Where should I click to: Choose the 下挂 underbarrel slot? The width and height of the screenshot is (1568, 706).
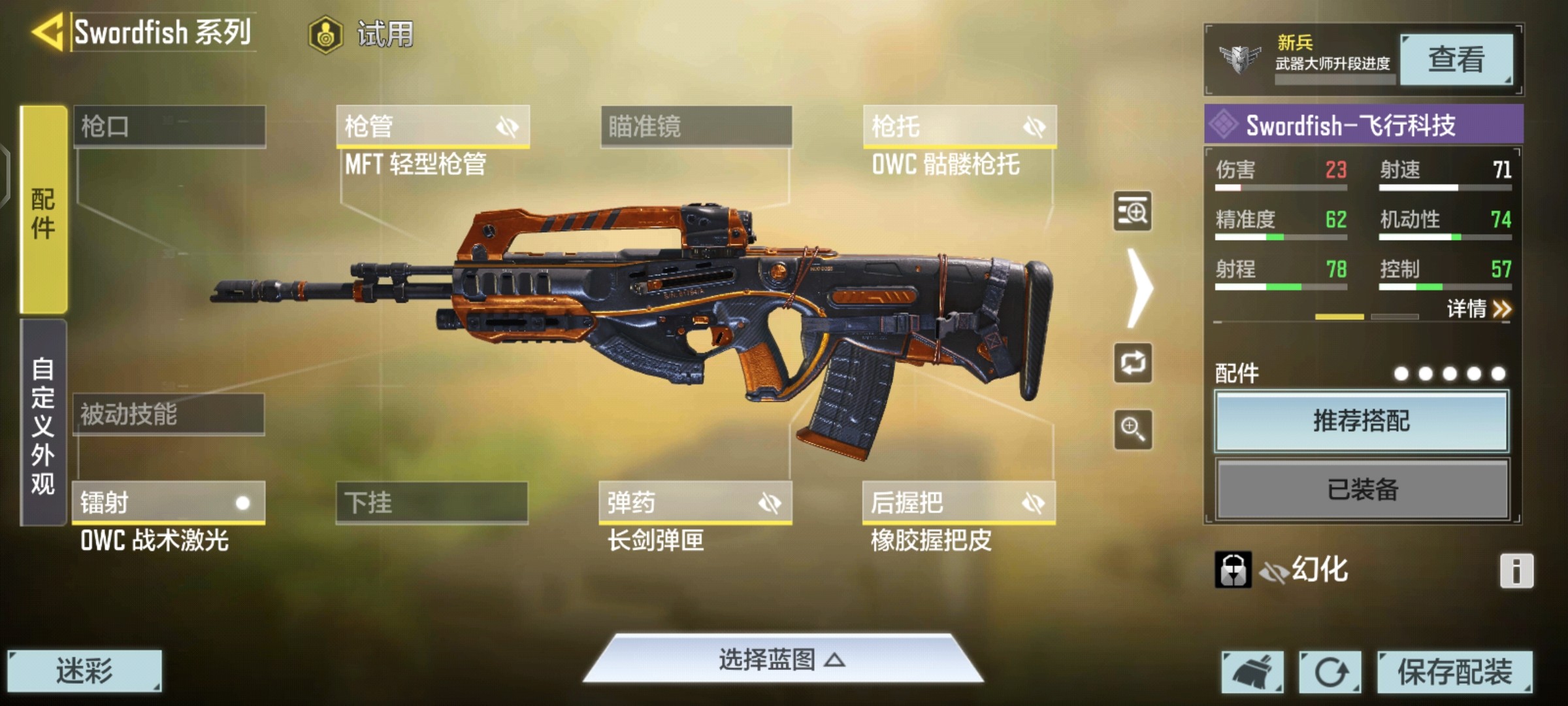[432, 503]
